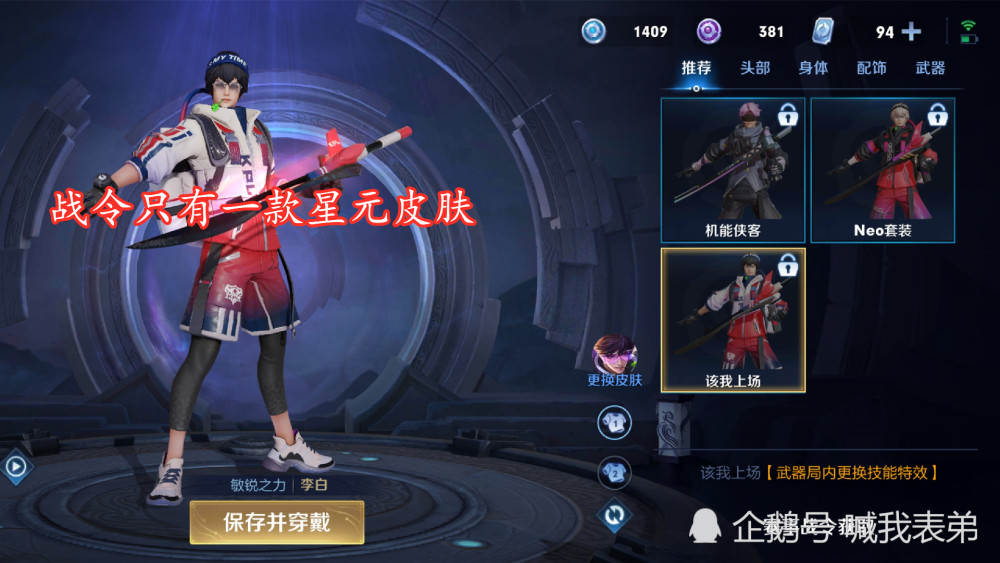Select the 身体 tab
The image size is (1000, 563).
coord(813,68)
